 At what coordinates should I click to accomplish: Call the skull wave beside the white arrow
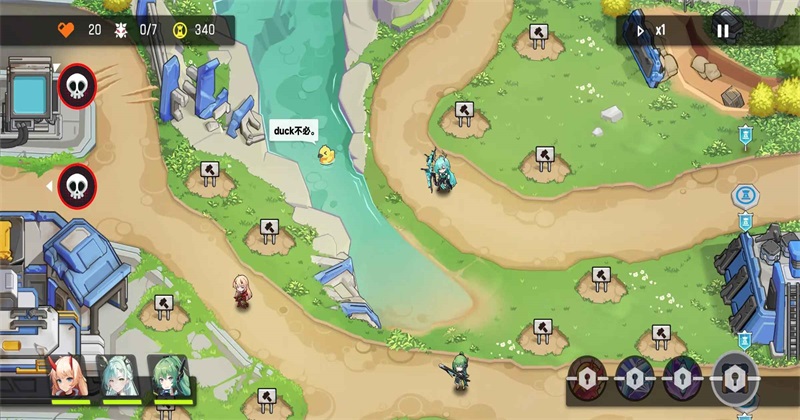tap(77, 186)
